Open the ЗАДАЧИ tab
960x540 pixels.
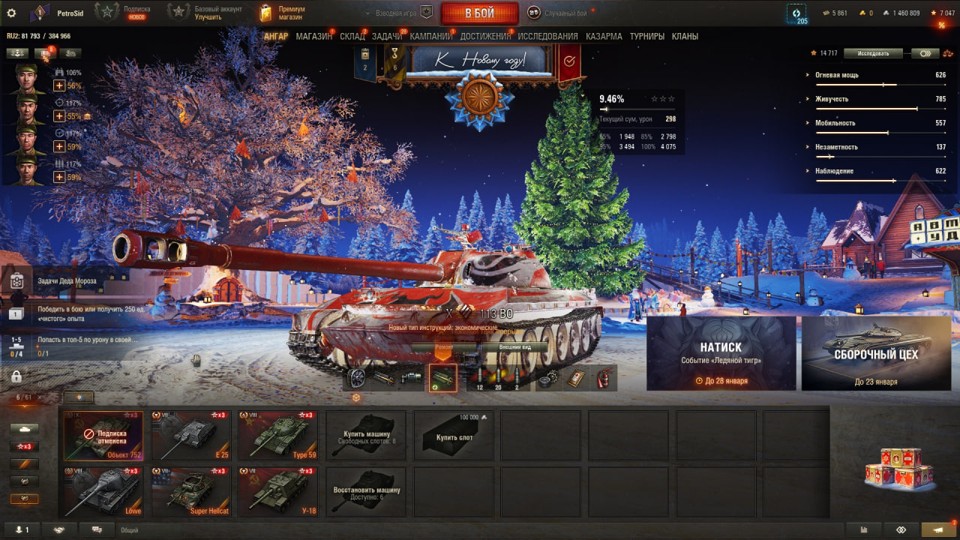[387, 37]
